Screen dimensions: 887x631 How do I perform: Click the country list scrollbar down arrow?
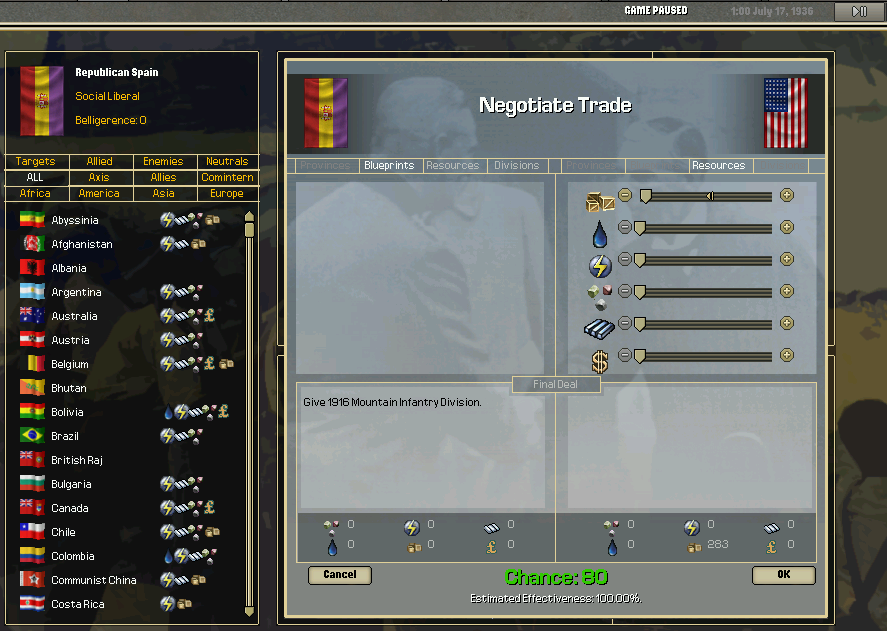[250, 611]
